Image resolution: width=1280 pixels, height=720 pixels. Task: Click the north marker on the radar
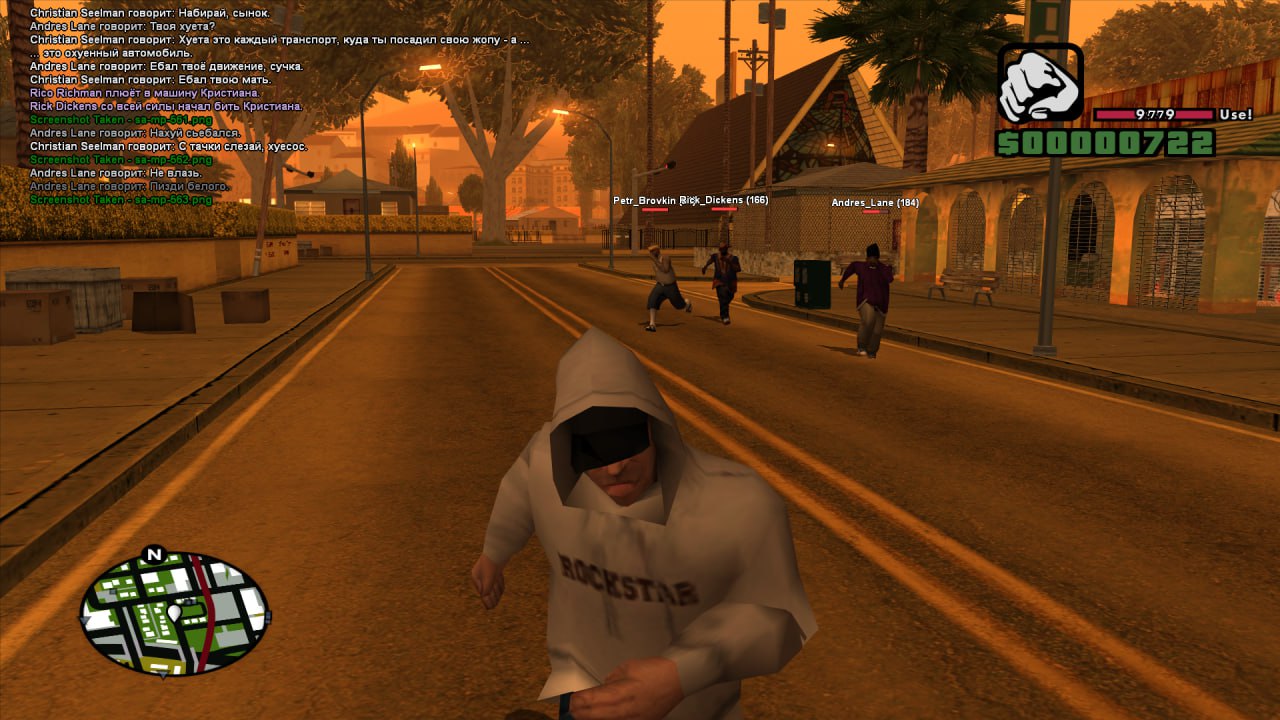coord(153,554)
